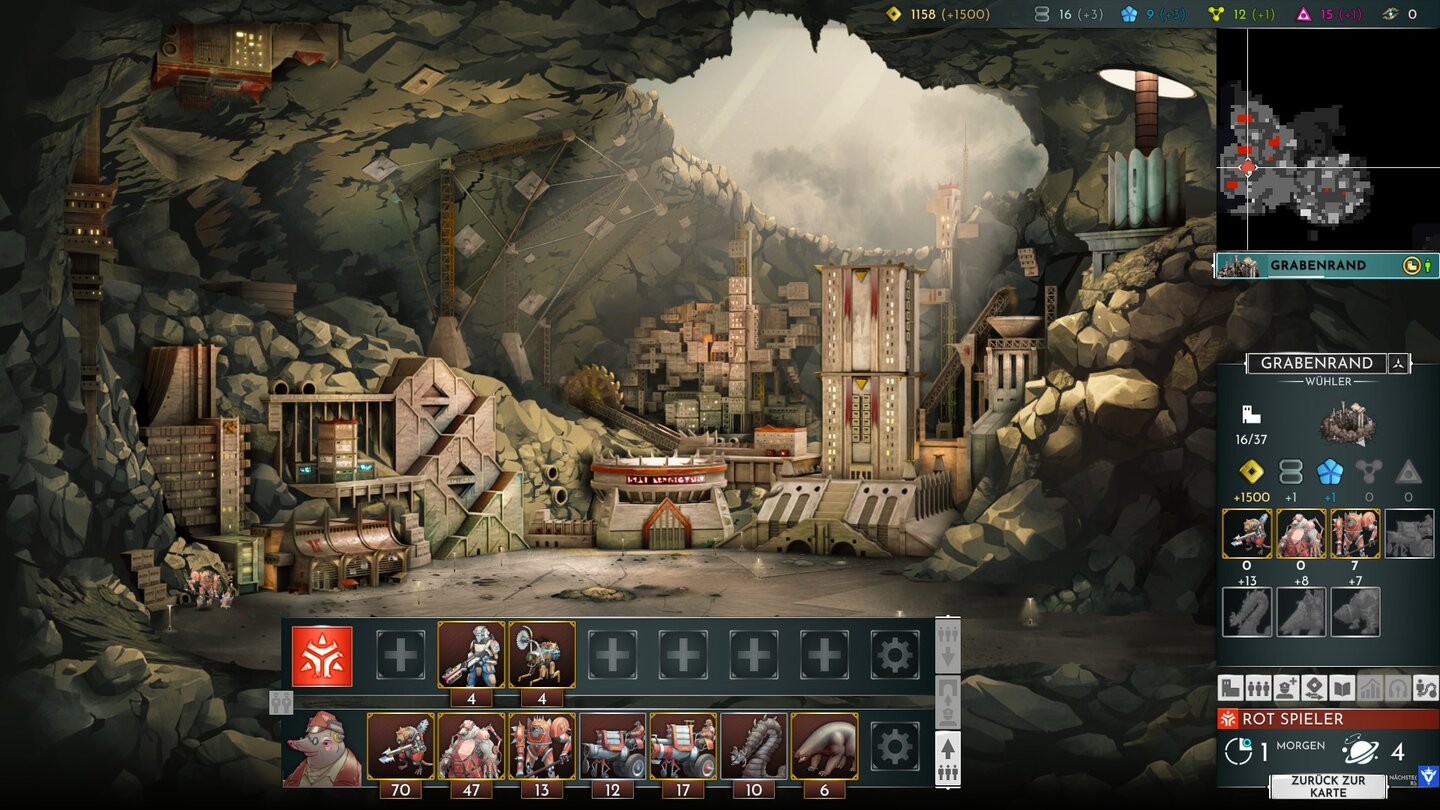Select the garrison rifle soldier unit

point(471,655)
